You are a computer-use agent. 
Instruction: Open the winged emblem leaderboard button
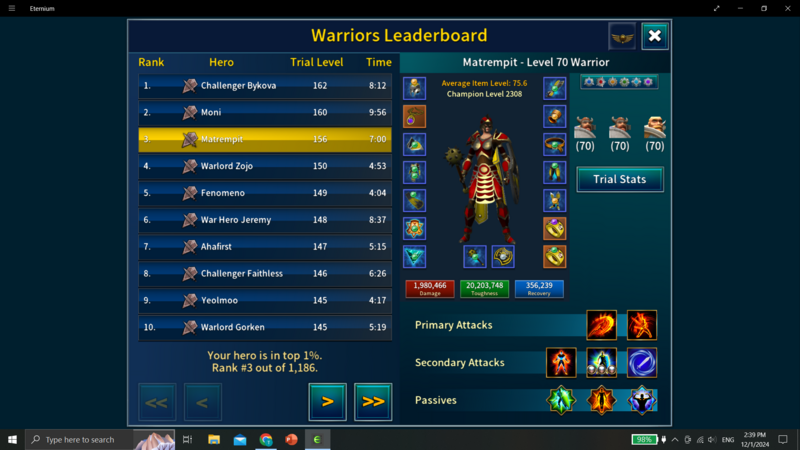(622, 36)
